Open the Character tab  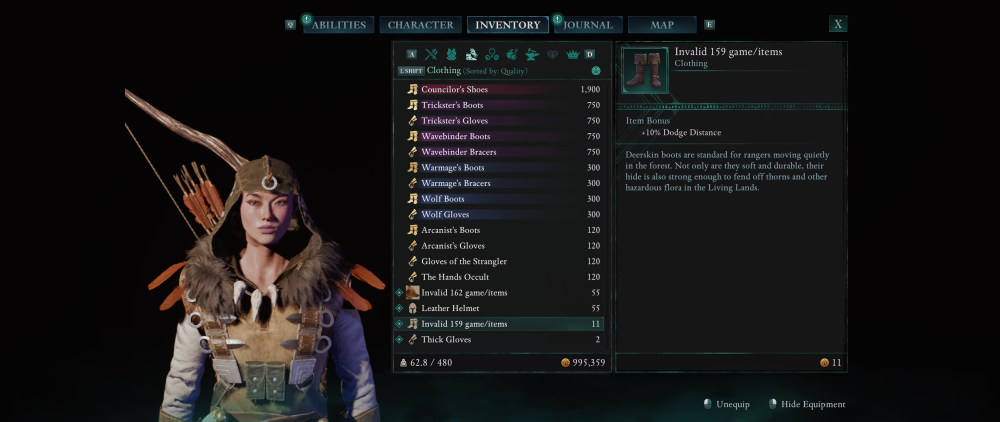[421, 25]
